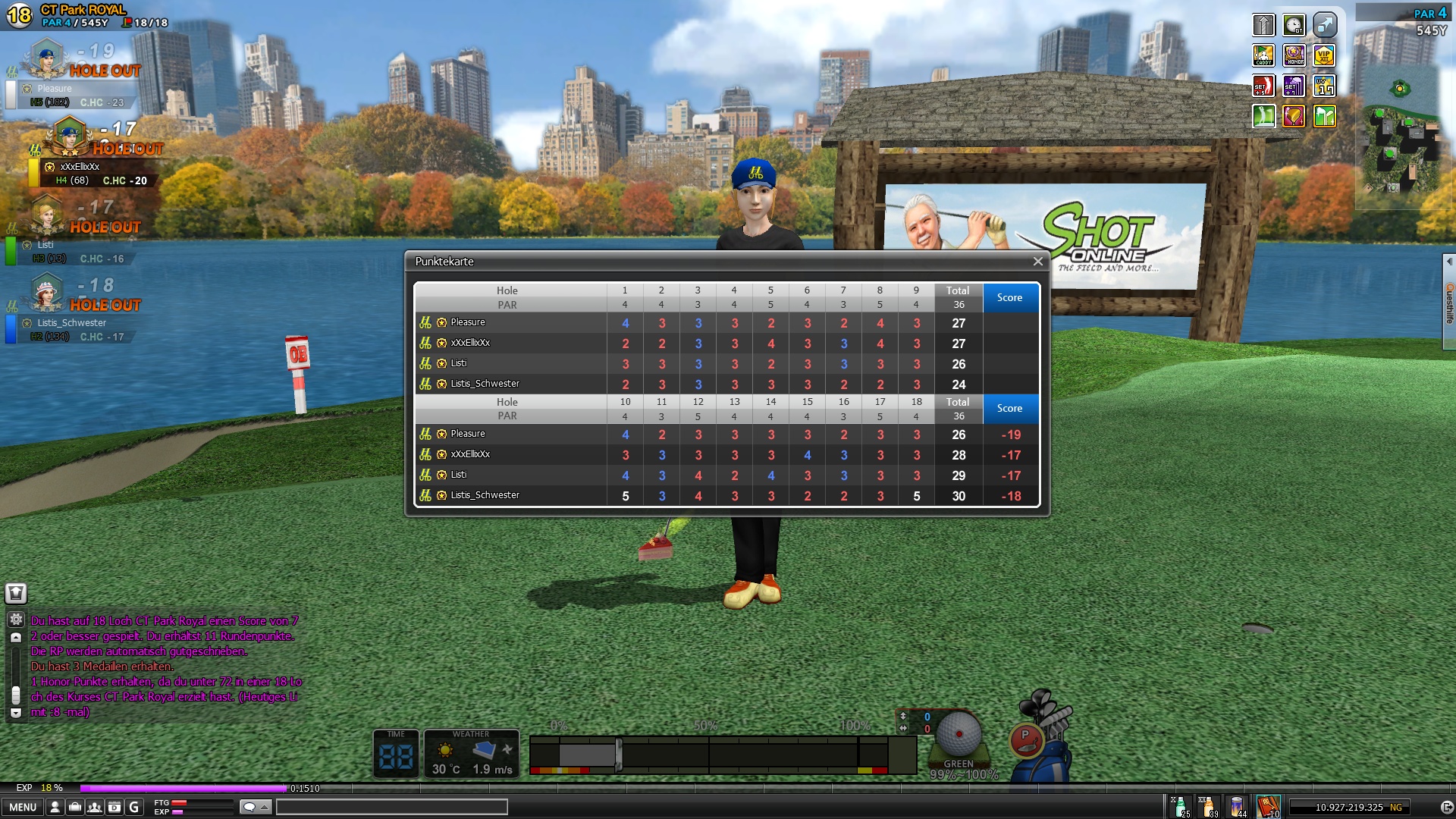The image size is (1456, 819).
Task: Open the VIP XIII badge icon
Action: (x=1324, y=55)
